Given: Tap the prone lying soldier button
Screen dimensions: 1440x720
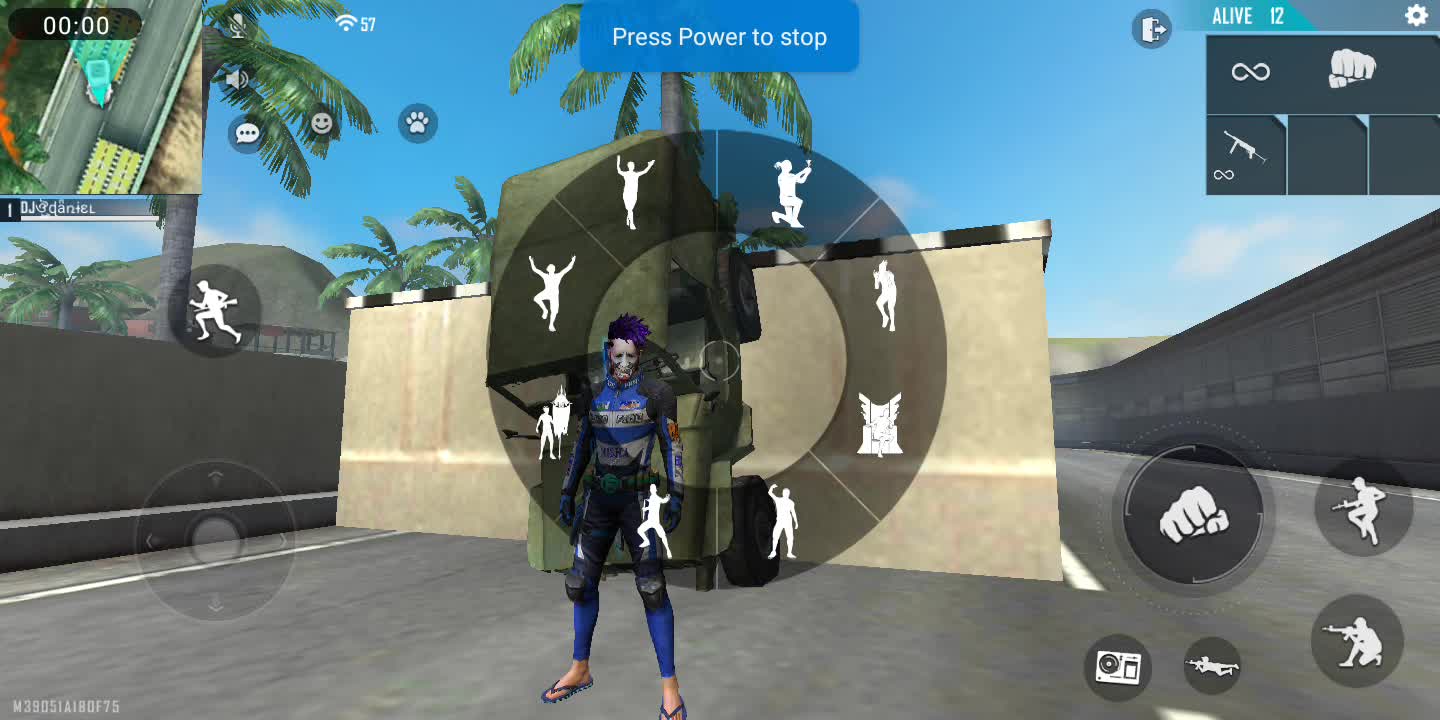Looking at the screenshot, I should [1212, 665].
